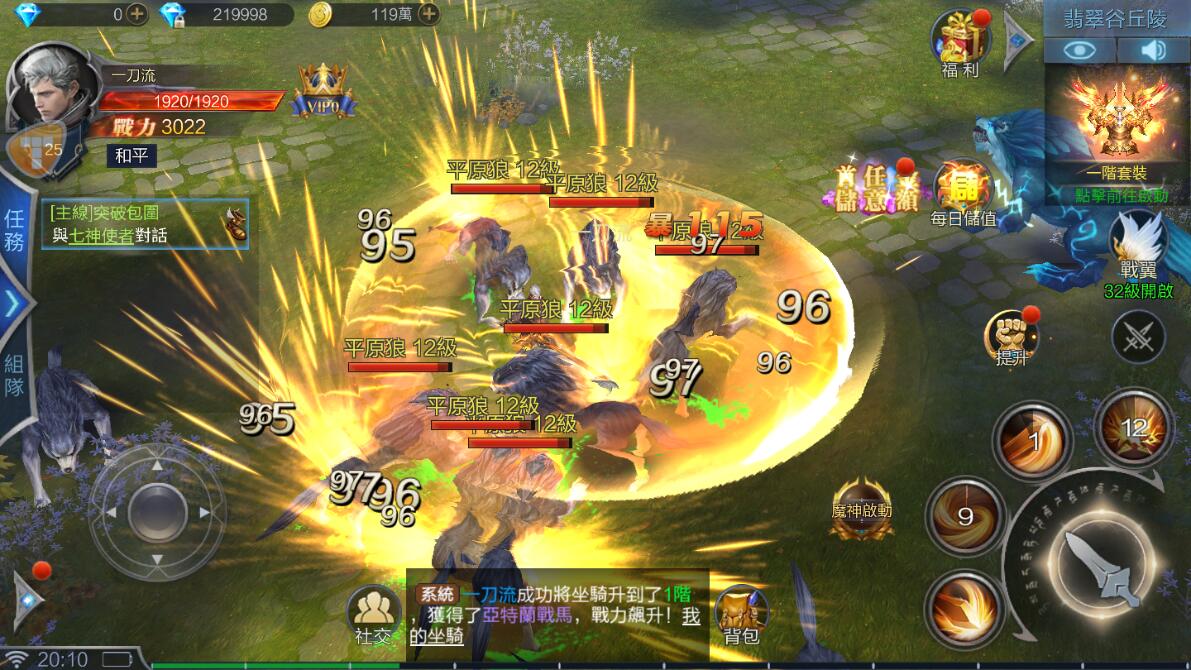Open the 福利 gift box menu
The width and height of the screenshot is (1191, 670).
[960, 41]
